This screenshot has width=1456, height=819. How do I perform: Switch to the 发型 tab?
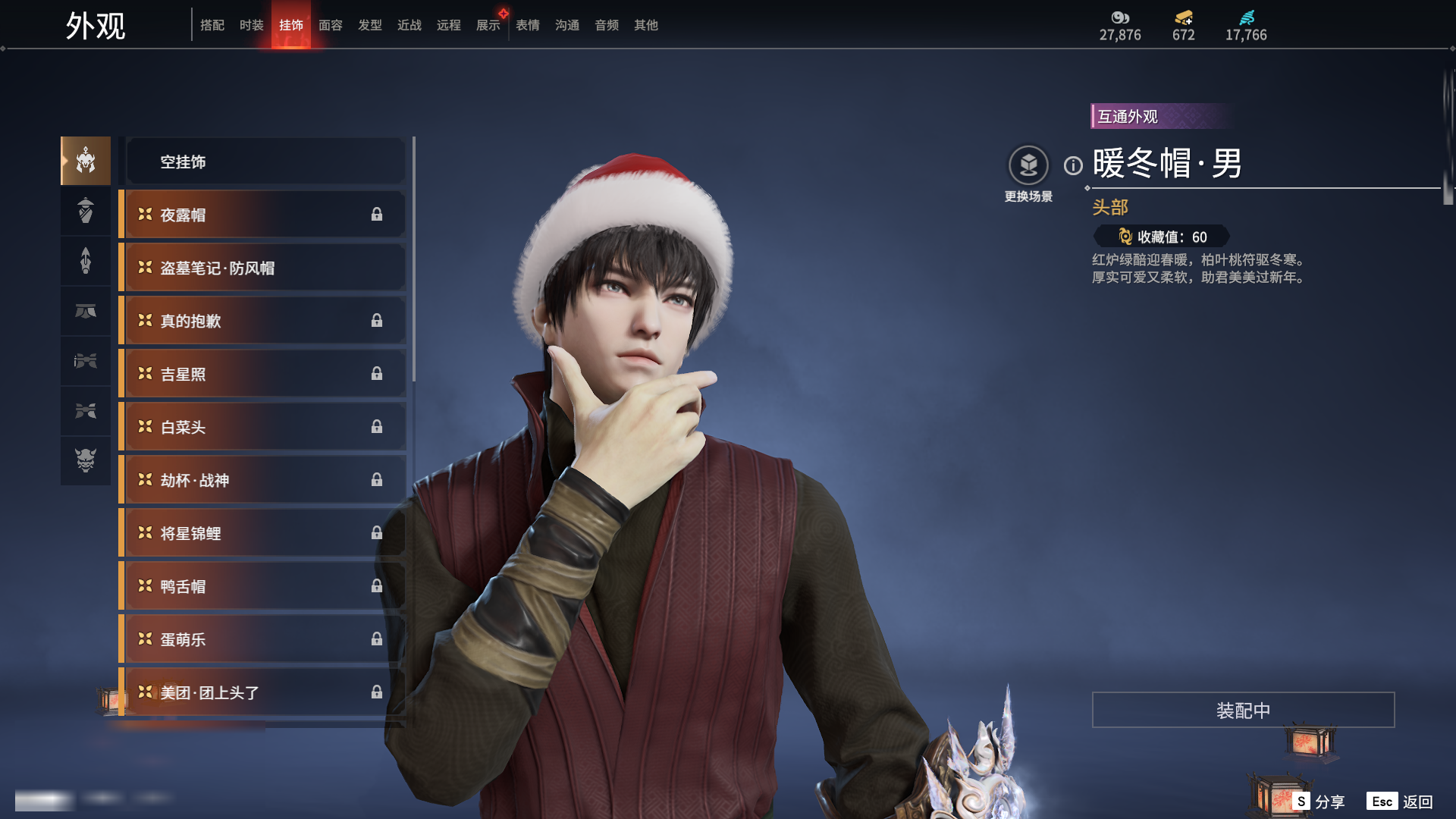click(369, 25)
